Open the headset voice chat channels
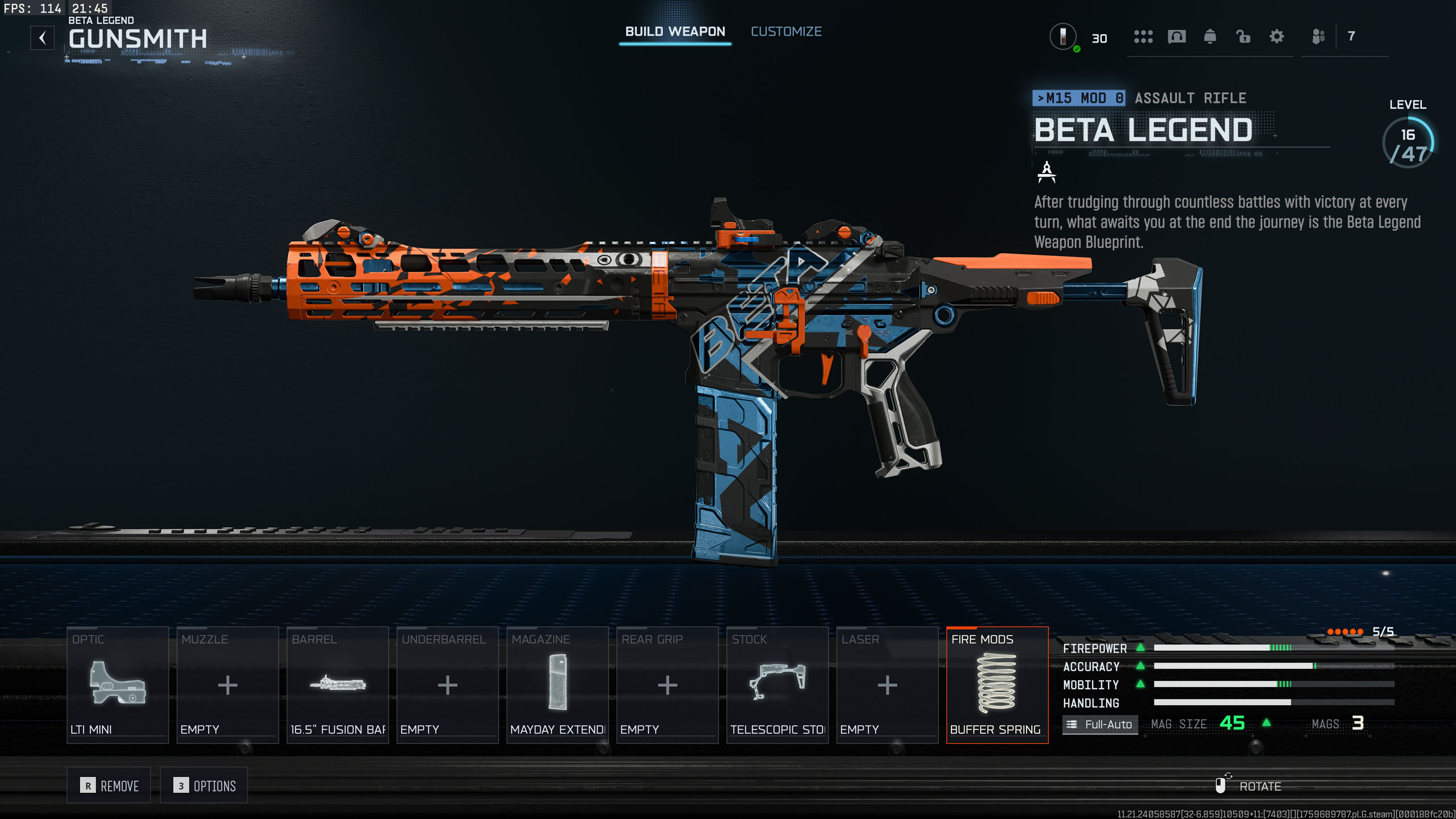 [1177, 37]
